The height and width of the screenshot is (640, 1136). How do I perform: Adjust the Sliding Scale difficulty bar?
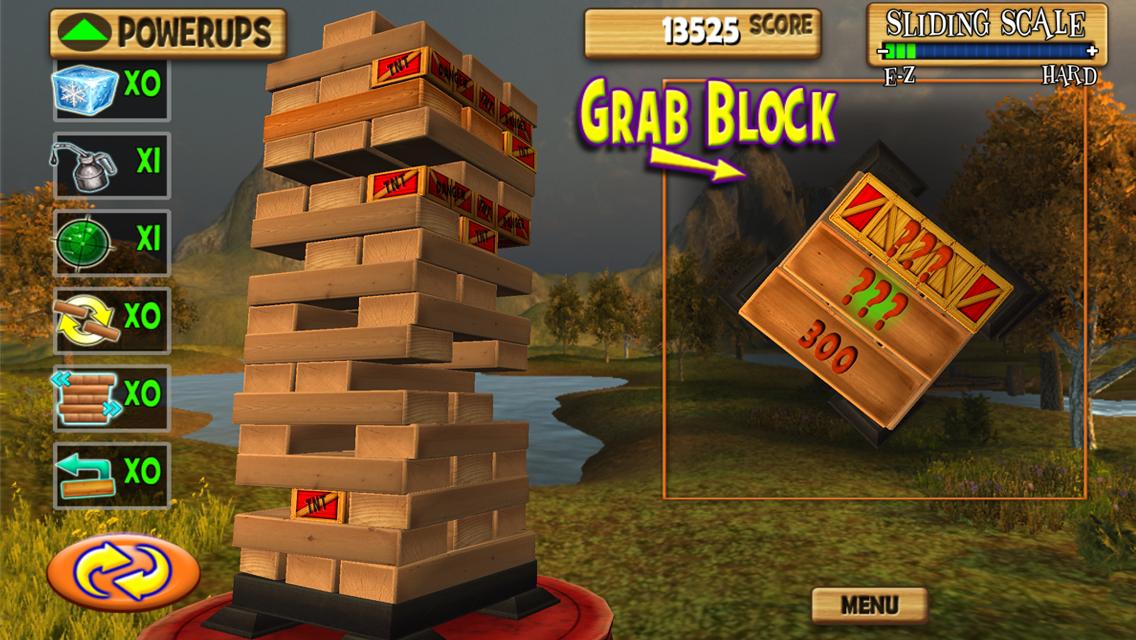(986, 51)
